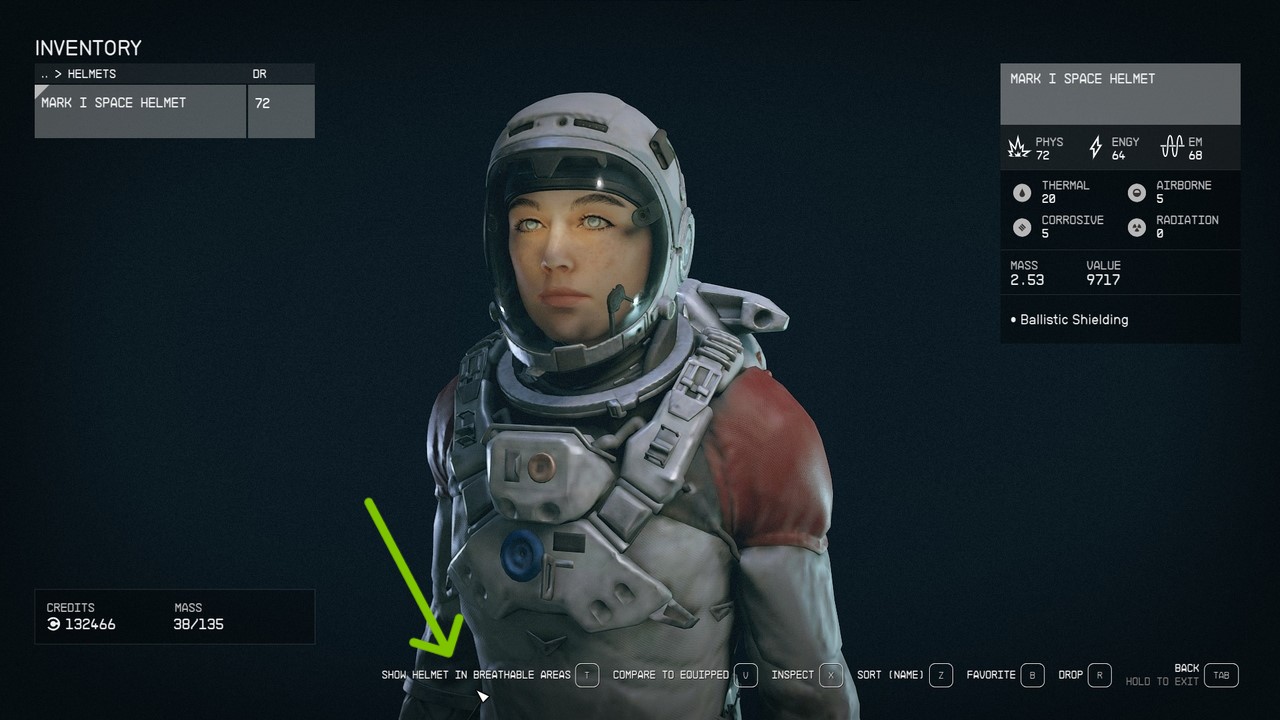1280x720 pixels.
Task: Click the ENGY lightning bolt icon
Action: (x=1096, y=147)
